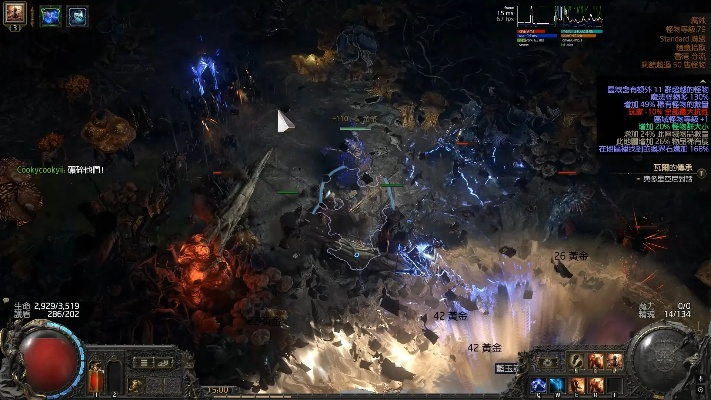Select the footprint move skill icon

[577, 361]
